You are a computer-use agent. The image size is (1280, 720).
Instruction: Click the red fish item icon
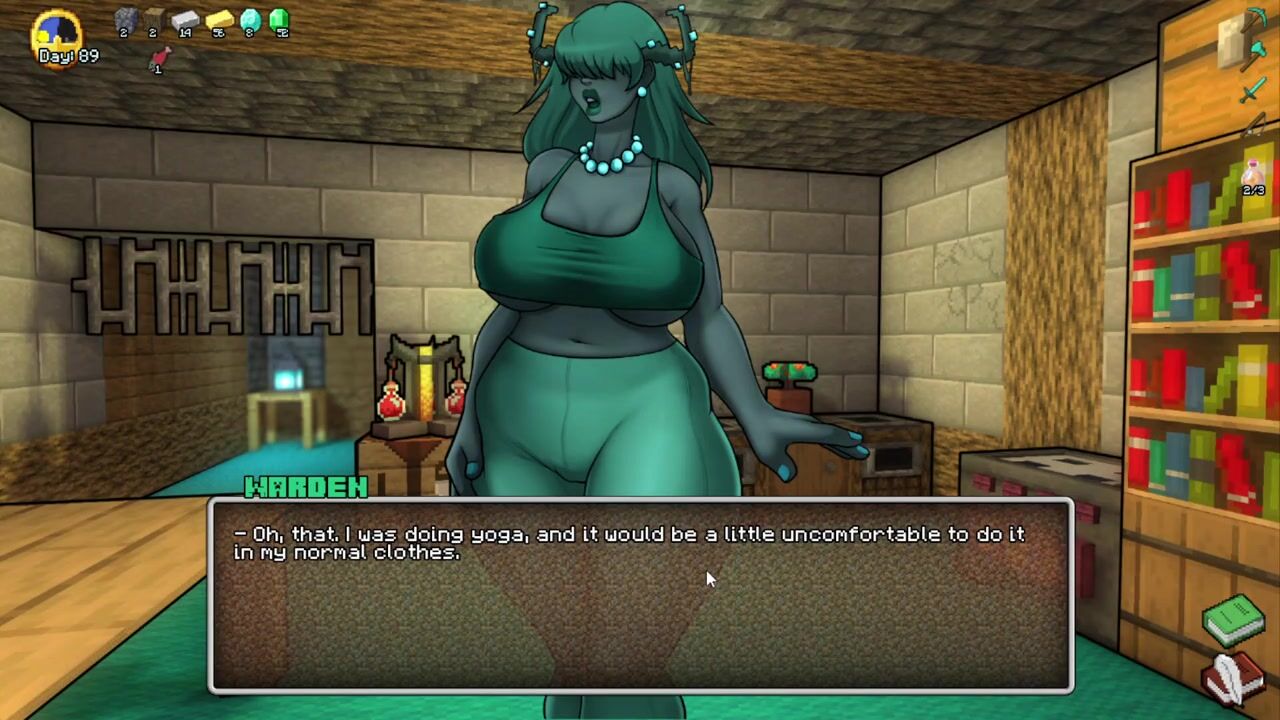coord(158,59)
